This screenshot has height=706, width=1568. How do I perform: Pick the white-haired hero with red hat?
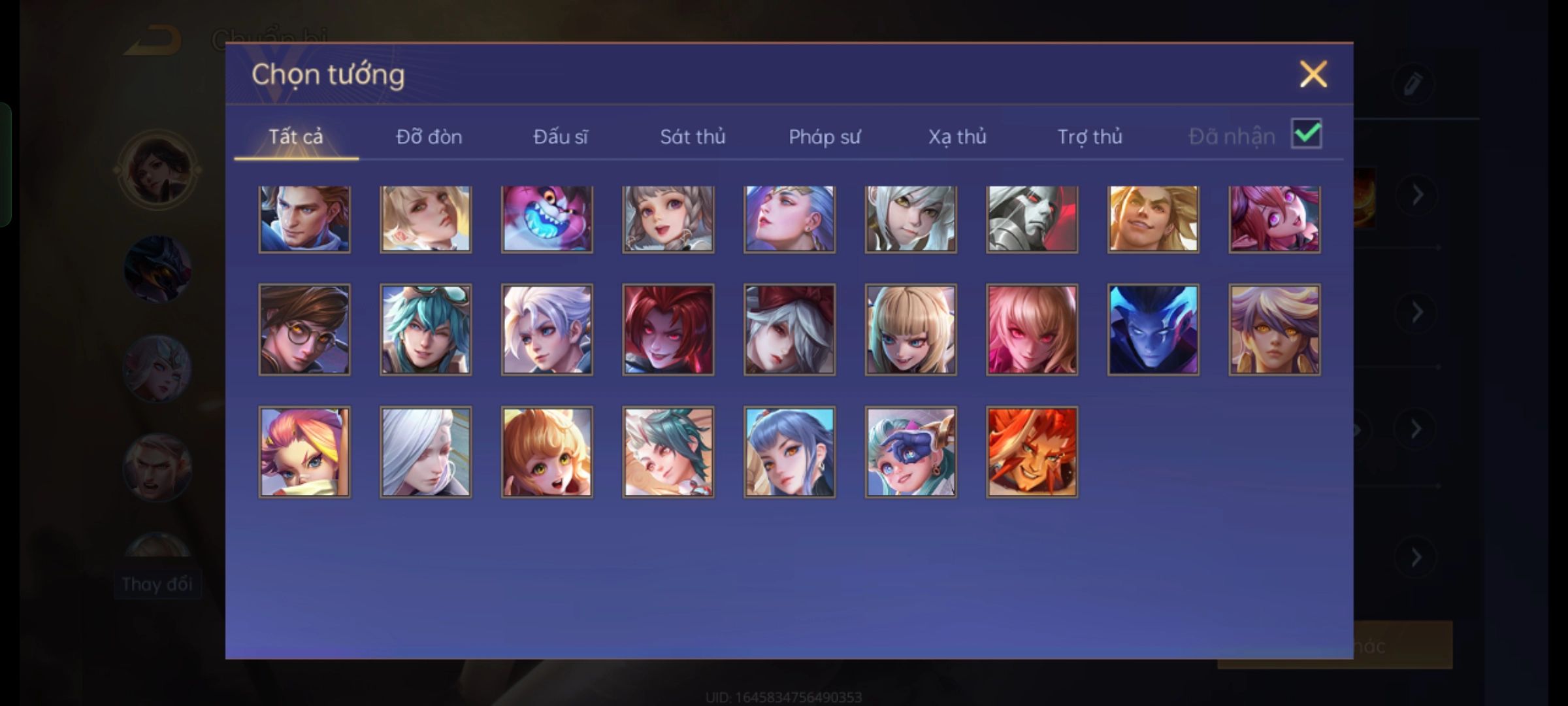click(x=789, y=329)
